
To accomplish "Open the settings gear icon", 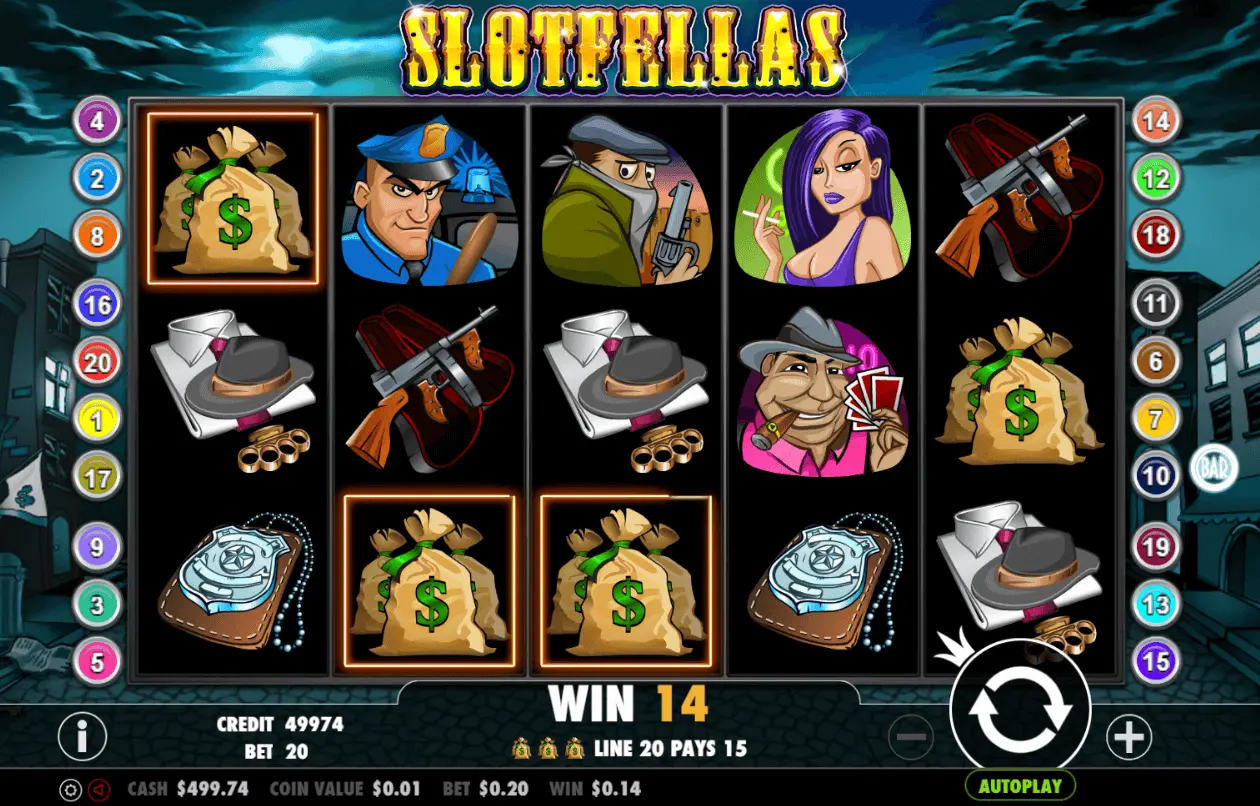I will point(70,789).
